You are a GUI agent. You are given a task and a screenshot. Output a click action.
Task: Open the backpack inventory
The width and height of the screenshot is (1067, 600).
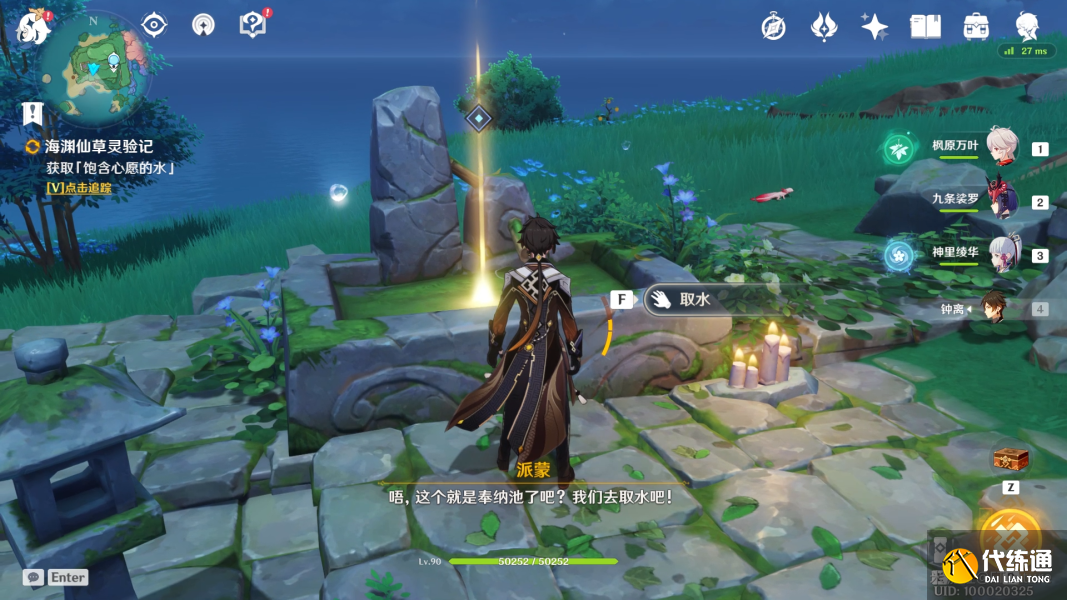976,27
